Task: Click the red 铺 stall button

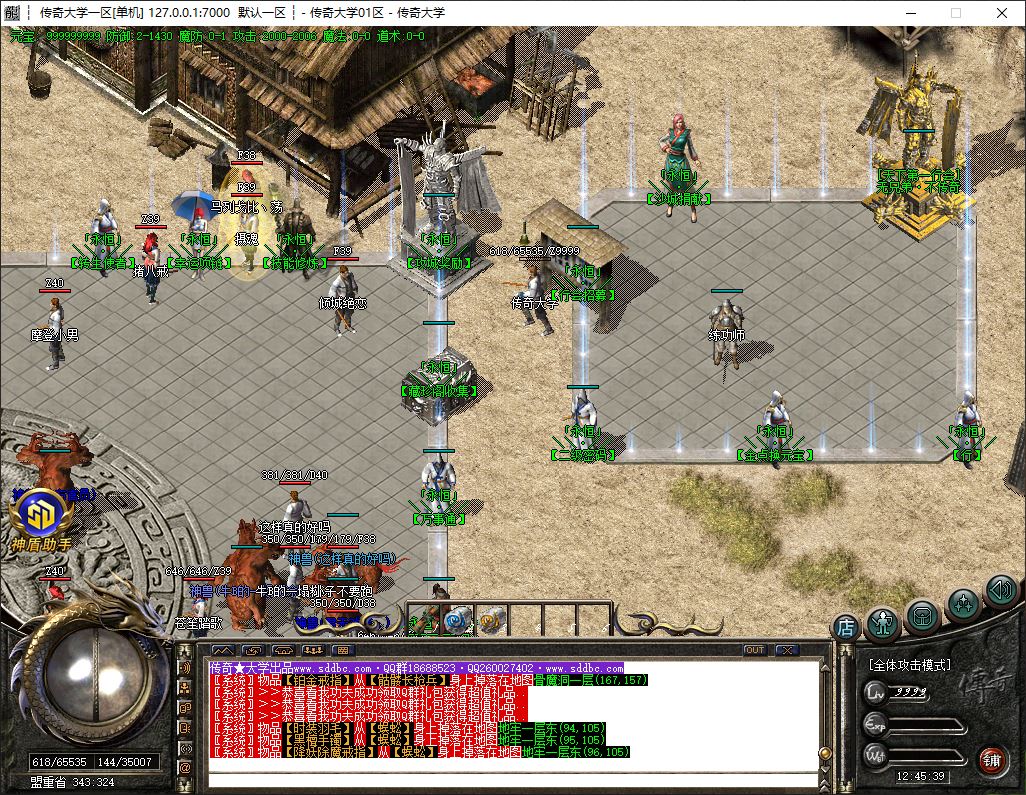Action: coord(993,759)
